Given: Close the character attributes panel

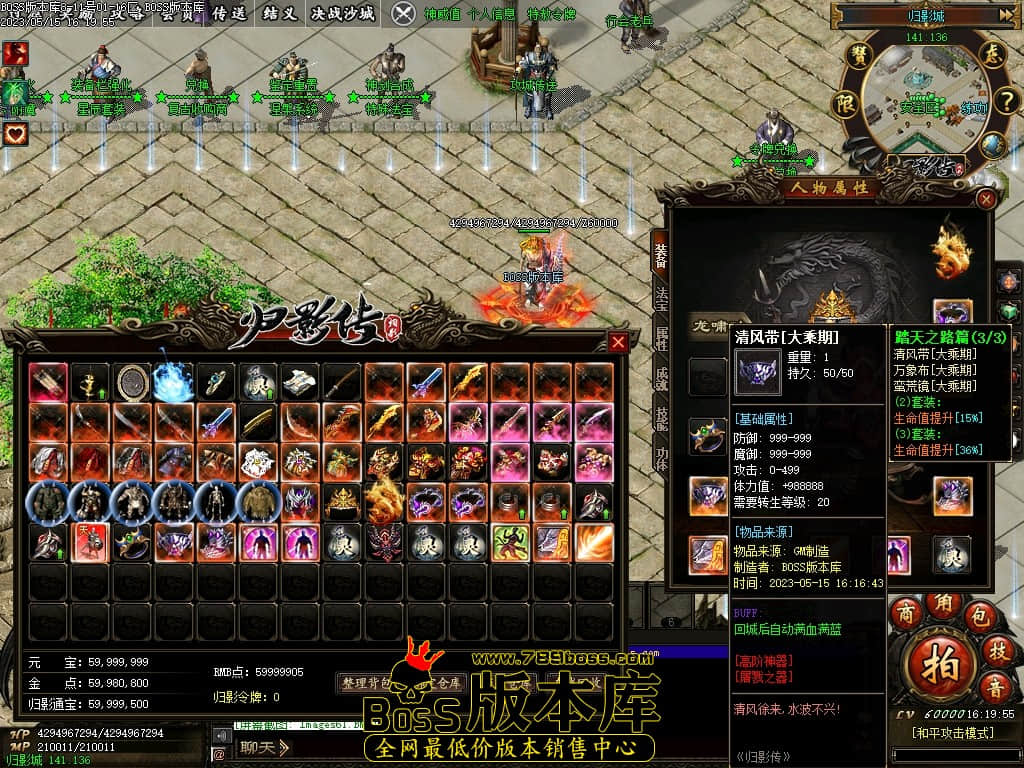Looking at the screenshot, I should [x=986, y=199].
